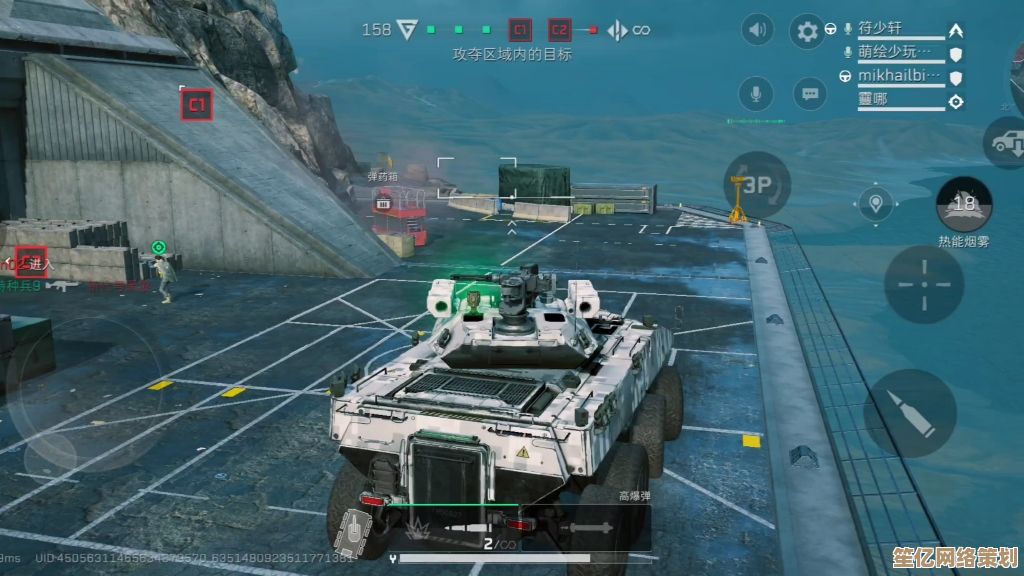Activate the thermal smoke ability
This screenshot has height=576, width=1024.
964,204
